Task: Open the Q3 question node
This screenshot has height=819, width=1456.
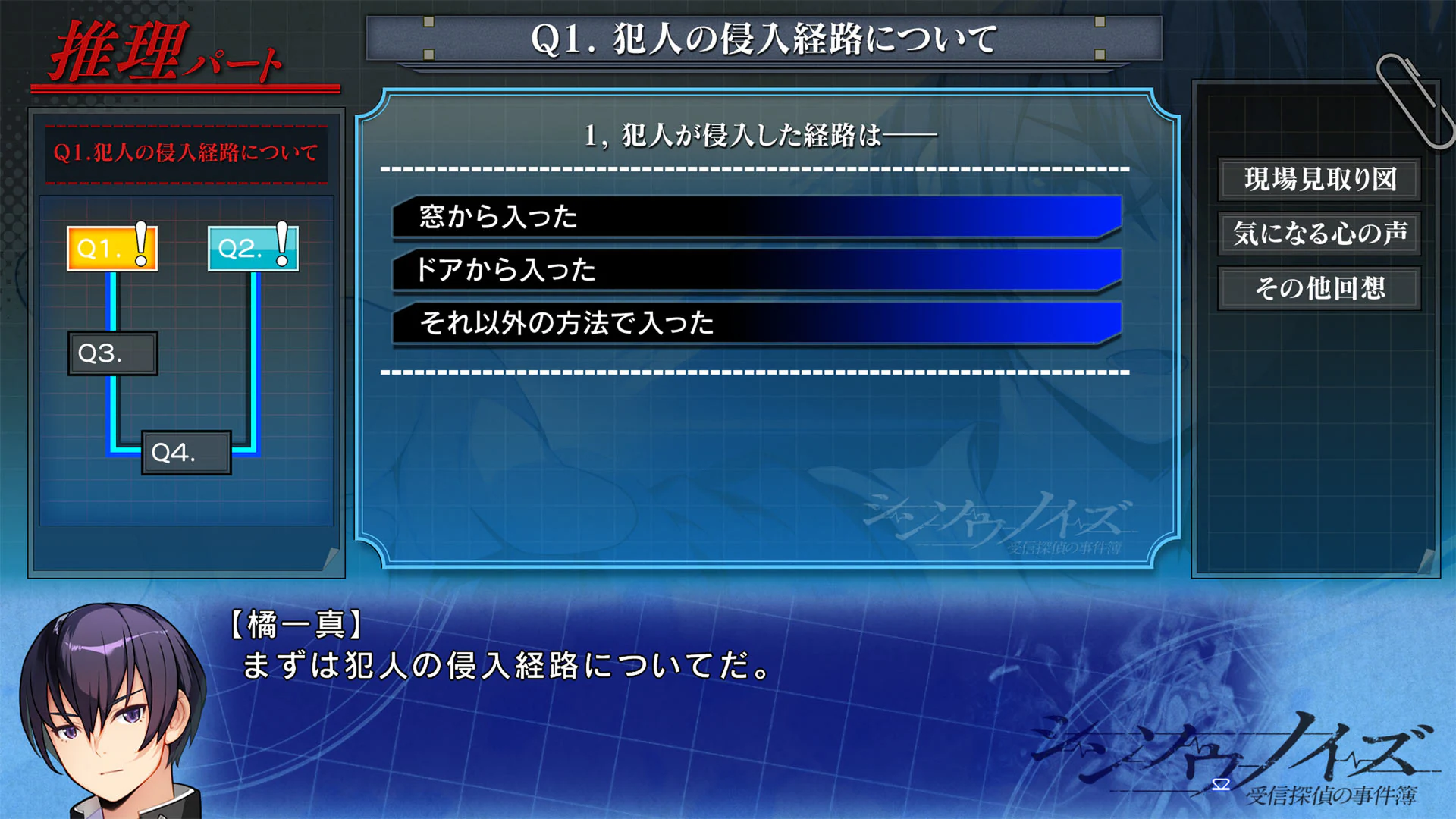Action: (x=111, y=353)
